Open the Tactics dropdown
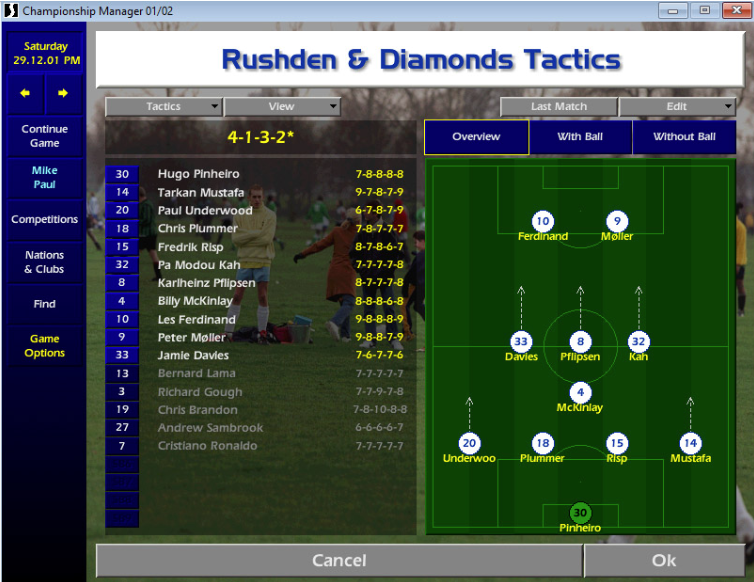 tap(164, 107)
